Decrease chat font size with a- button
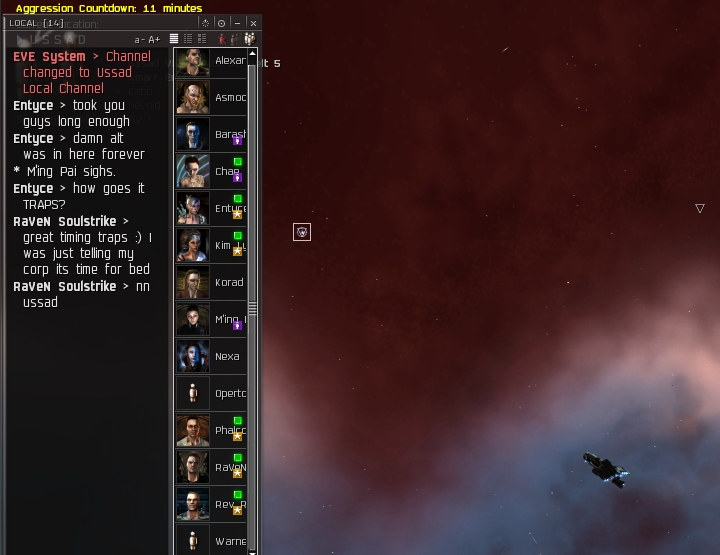Screen dimensions: 720x555 point(139,39)
